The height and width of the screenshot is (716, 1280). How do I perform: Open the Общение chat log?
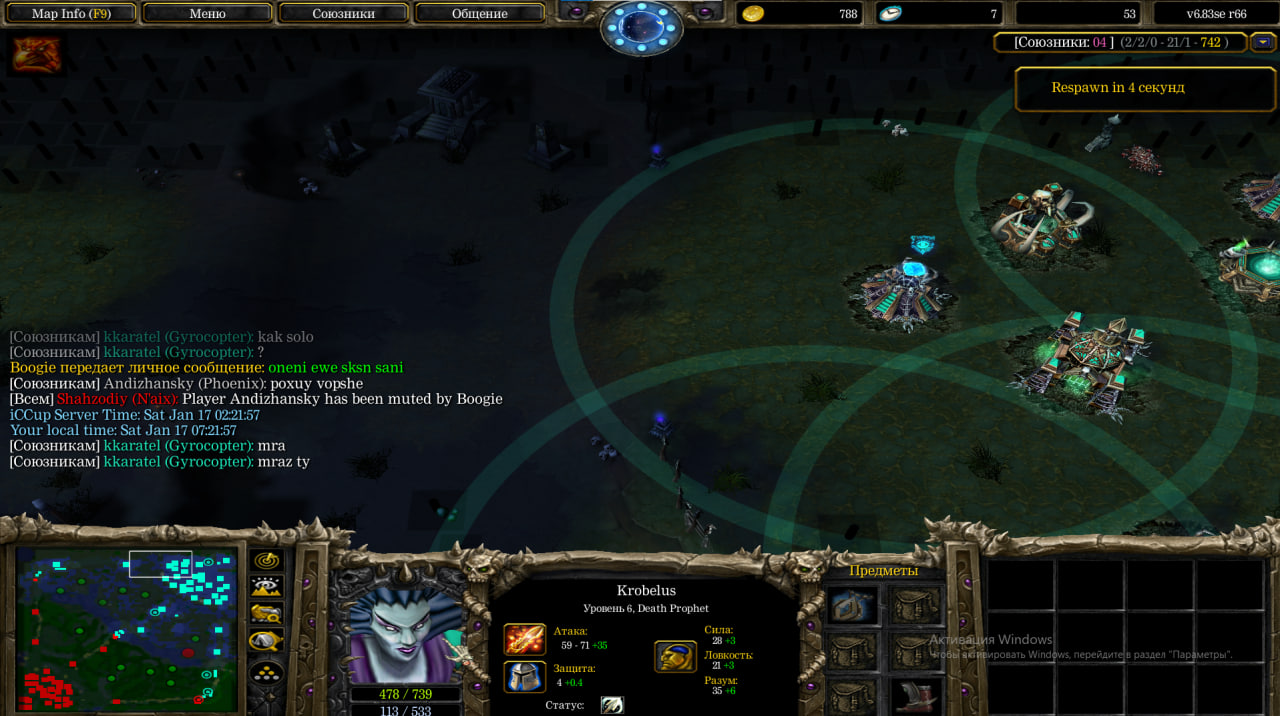tap(479, 13)
